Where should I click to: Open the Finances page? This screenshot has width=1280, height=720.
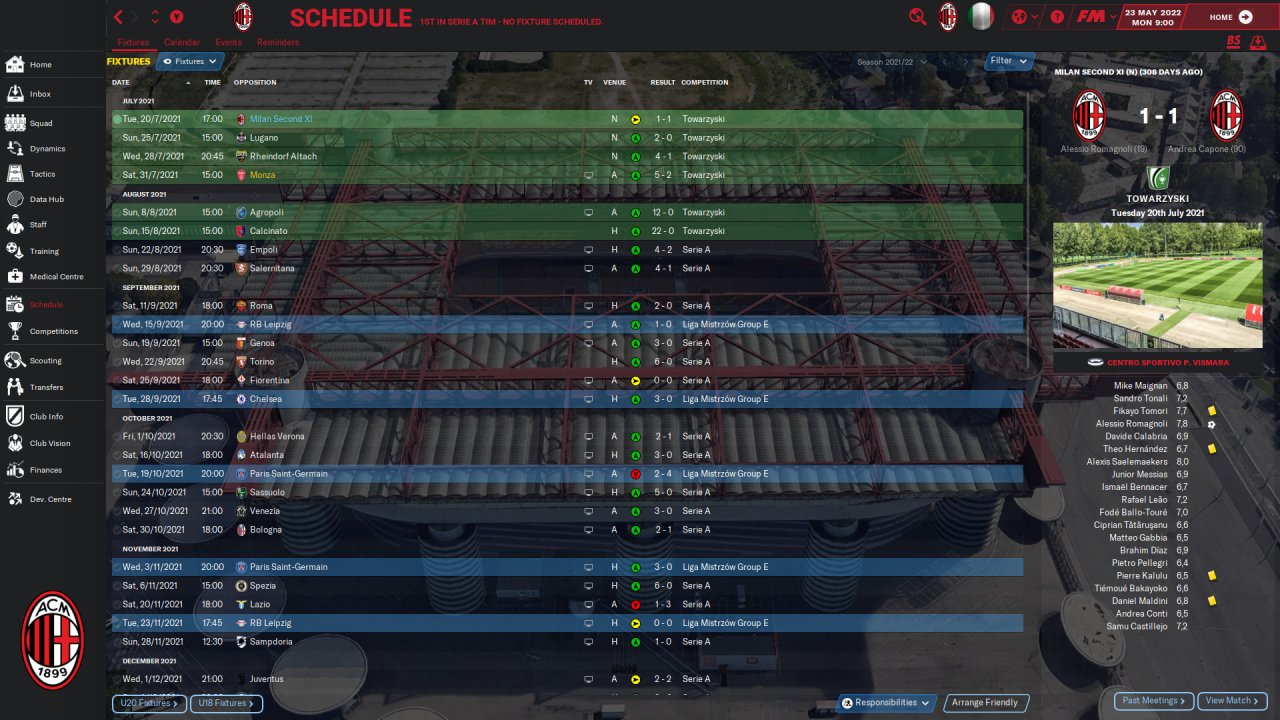click(45, 470)
